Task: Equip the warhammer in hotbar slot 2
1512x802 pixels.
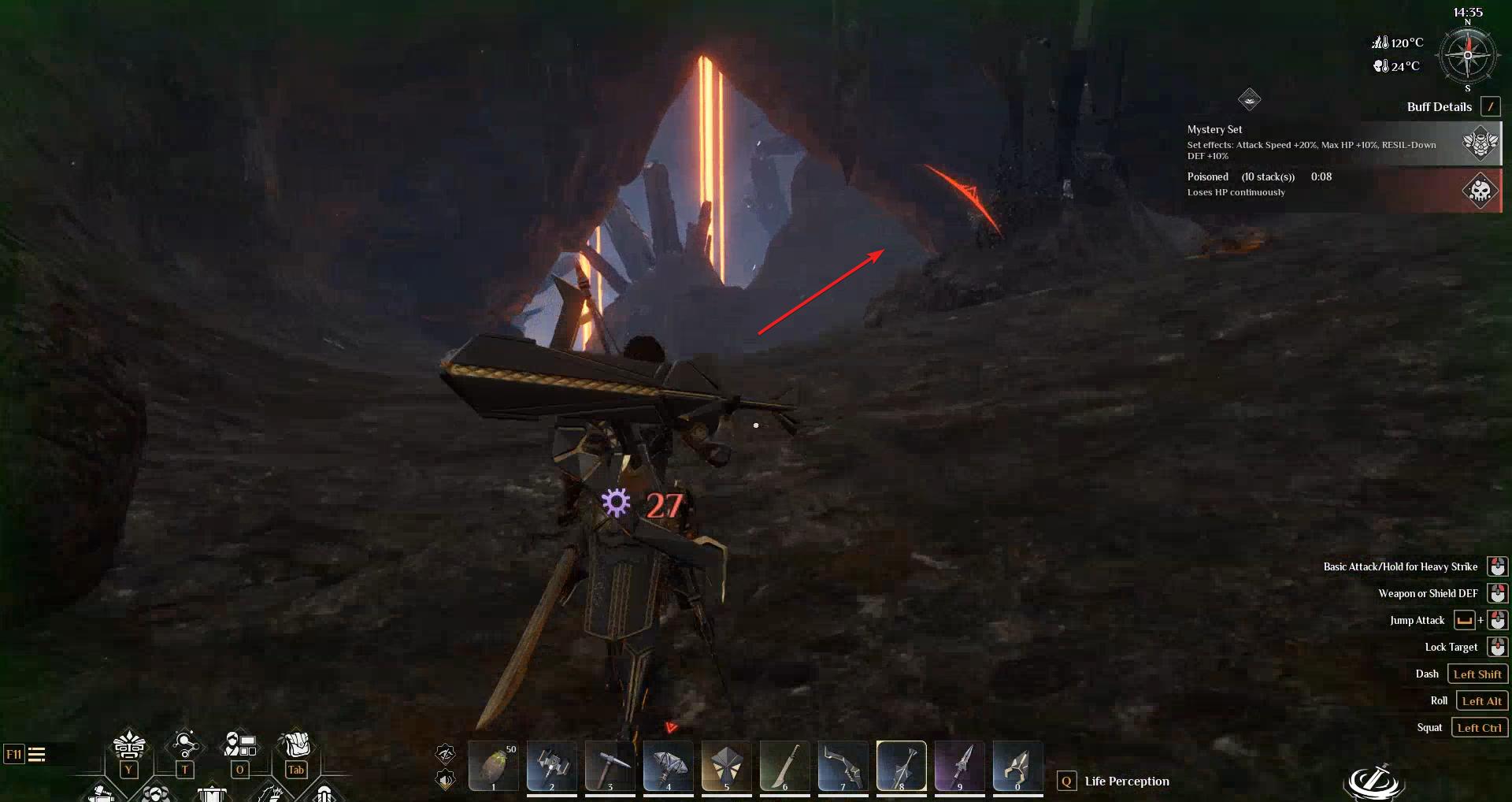Action: [551, 766]
